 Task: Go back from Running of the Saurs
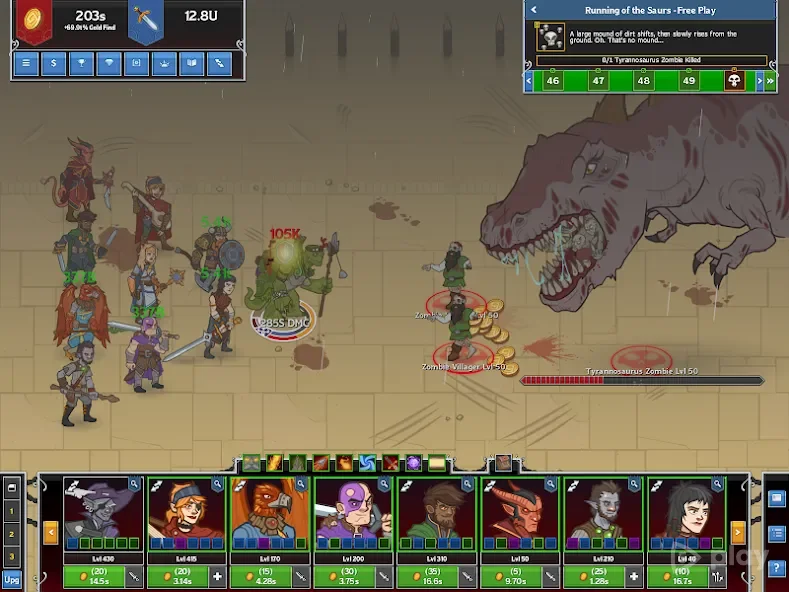pos(534,10)
